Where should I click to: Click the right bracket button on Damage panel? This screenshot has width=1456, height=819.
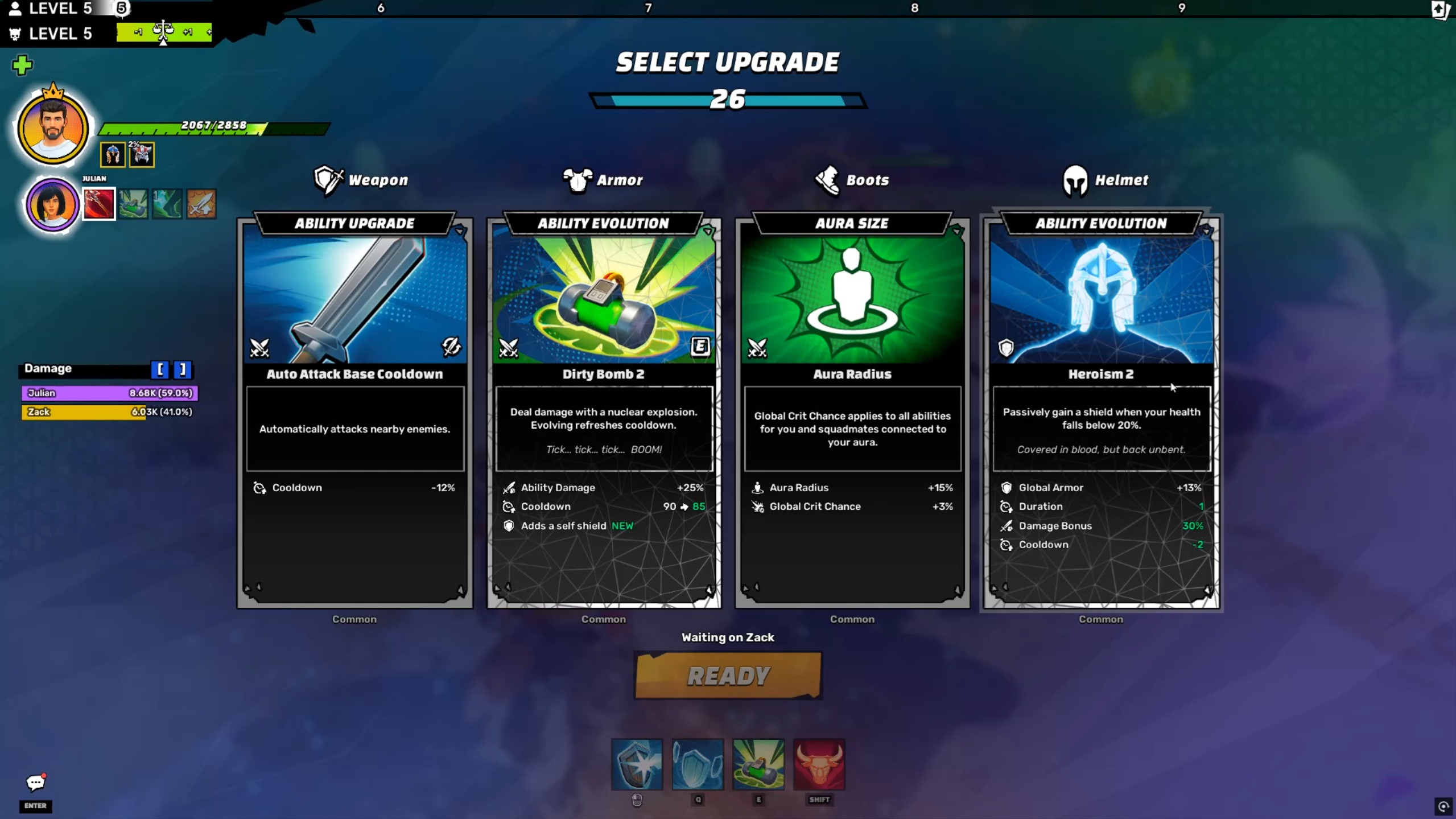coord(183,370)
